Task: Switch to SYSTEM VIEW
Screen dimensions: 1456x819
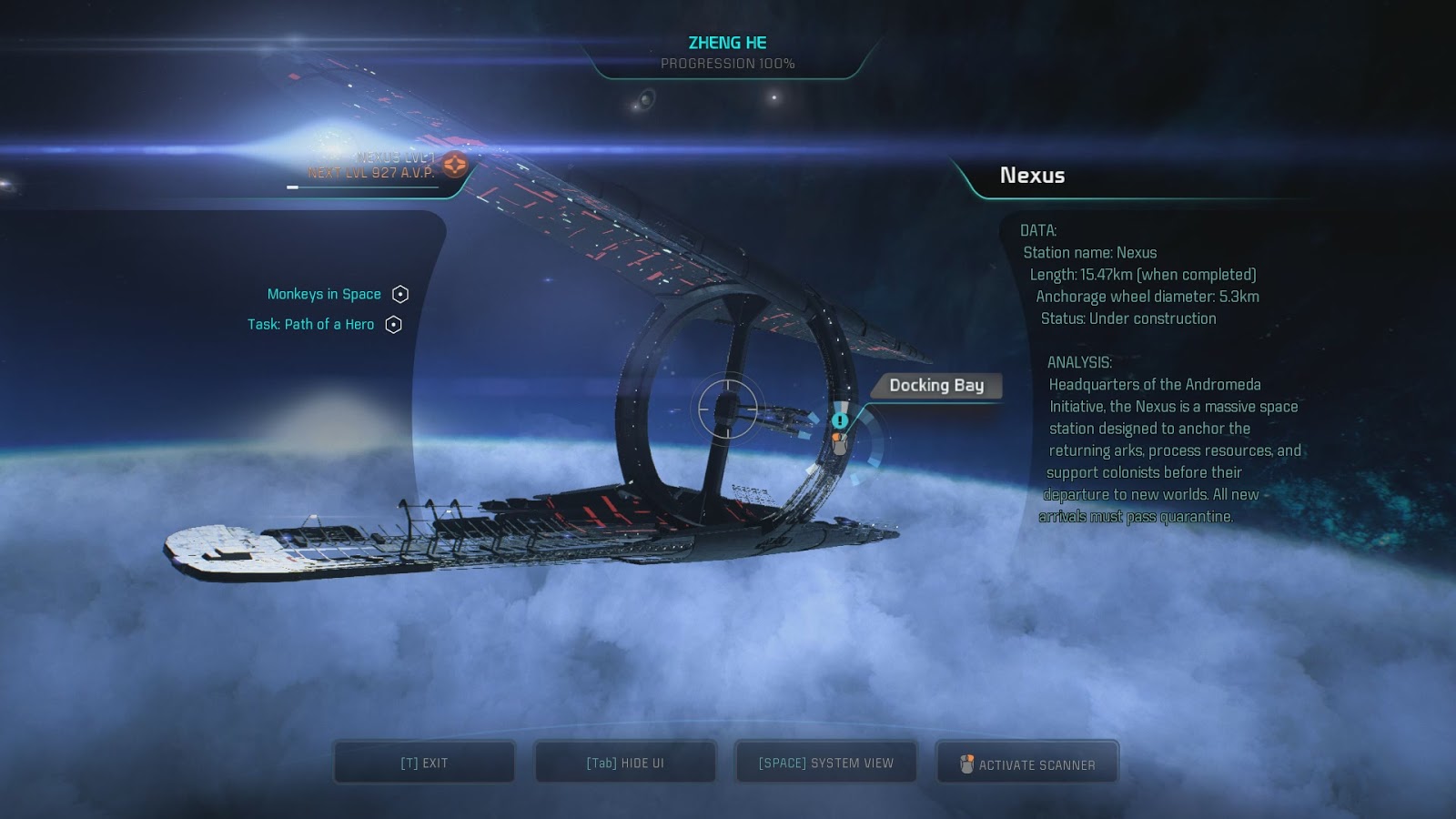Action: pyautogui.click(x=825, y=763)
